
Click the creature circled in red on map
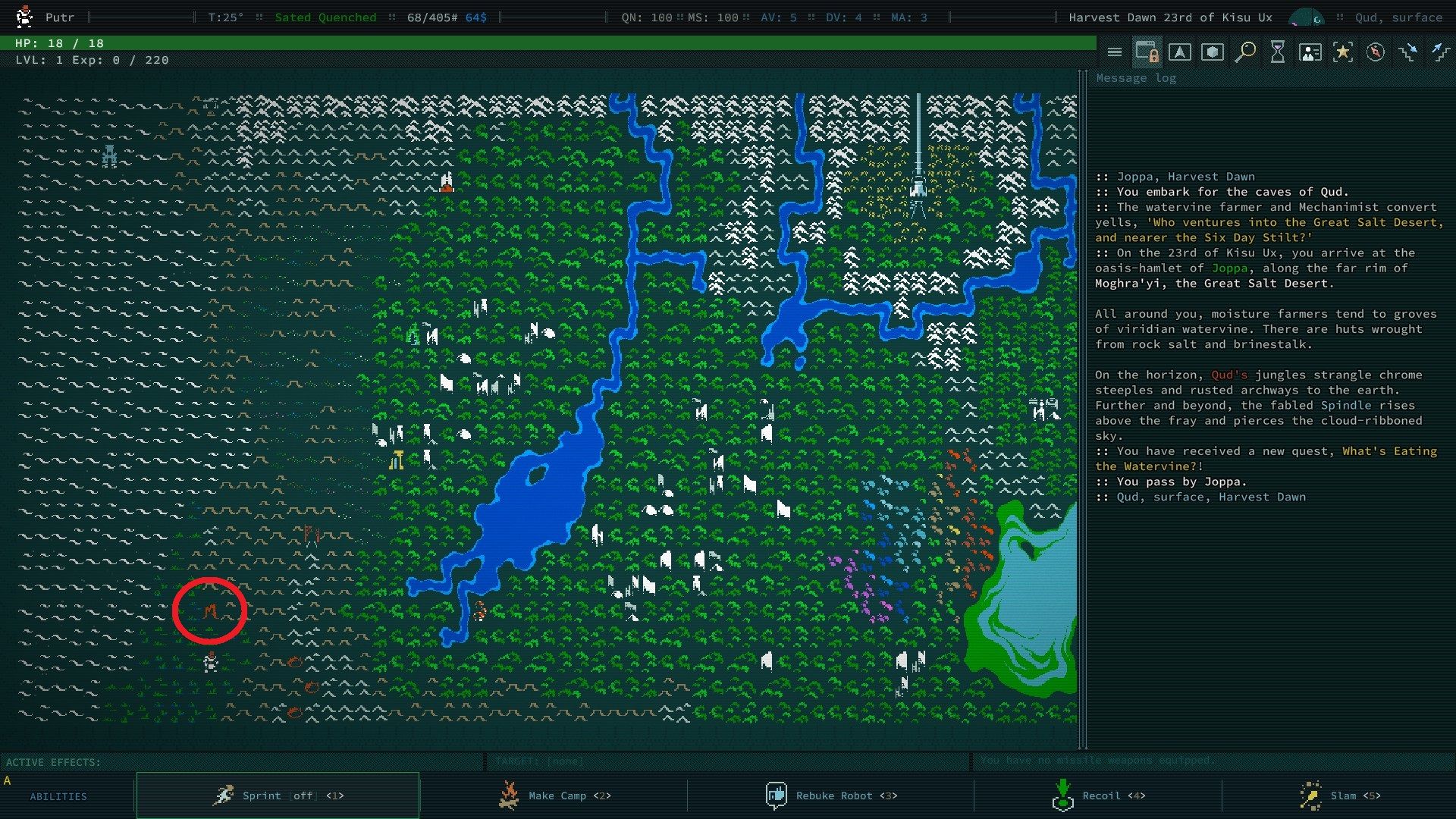click(x=210, y=610)
